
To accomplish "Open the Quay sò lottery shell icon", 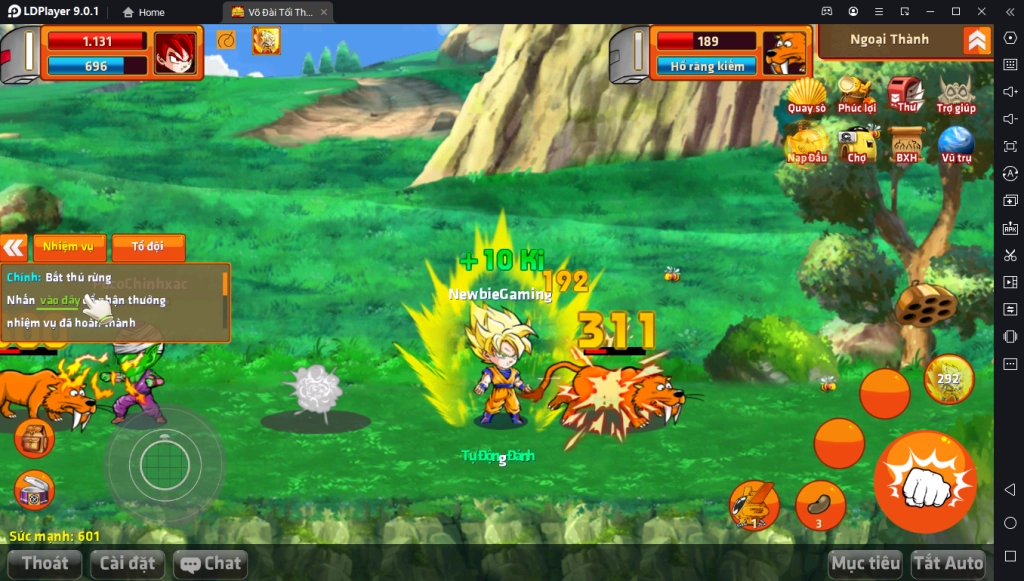I will pos(806,95).
